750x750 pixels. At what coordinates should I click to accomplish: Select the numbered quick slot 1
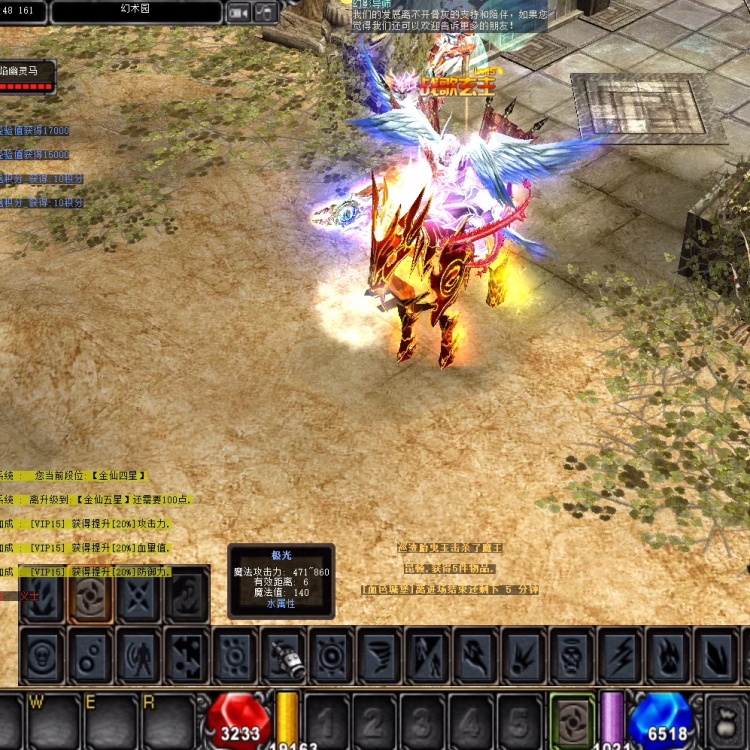[326, 718]
